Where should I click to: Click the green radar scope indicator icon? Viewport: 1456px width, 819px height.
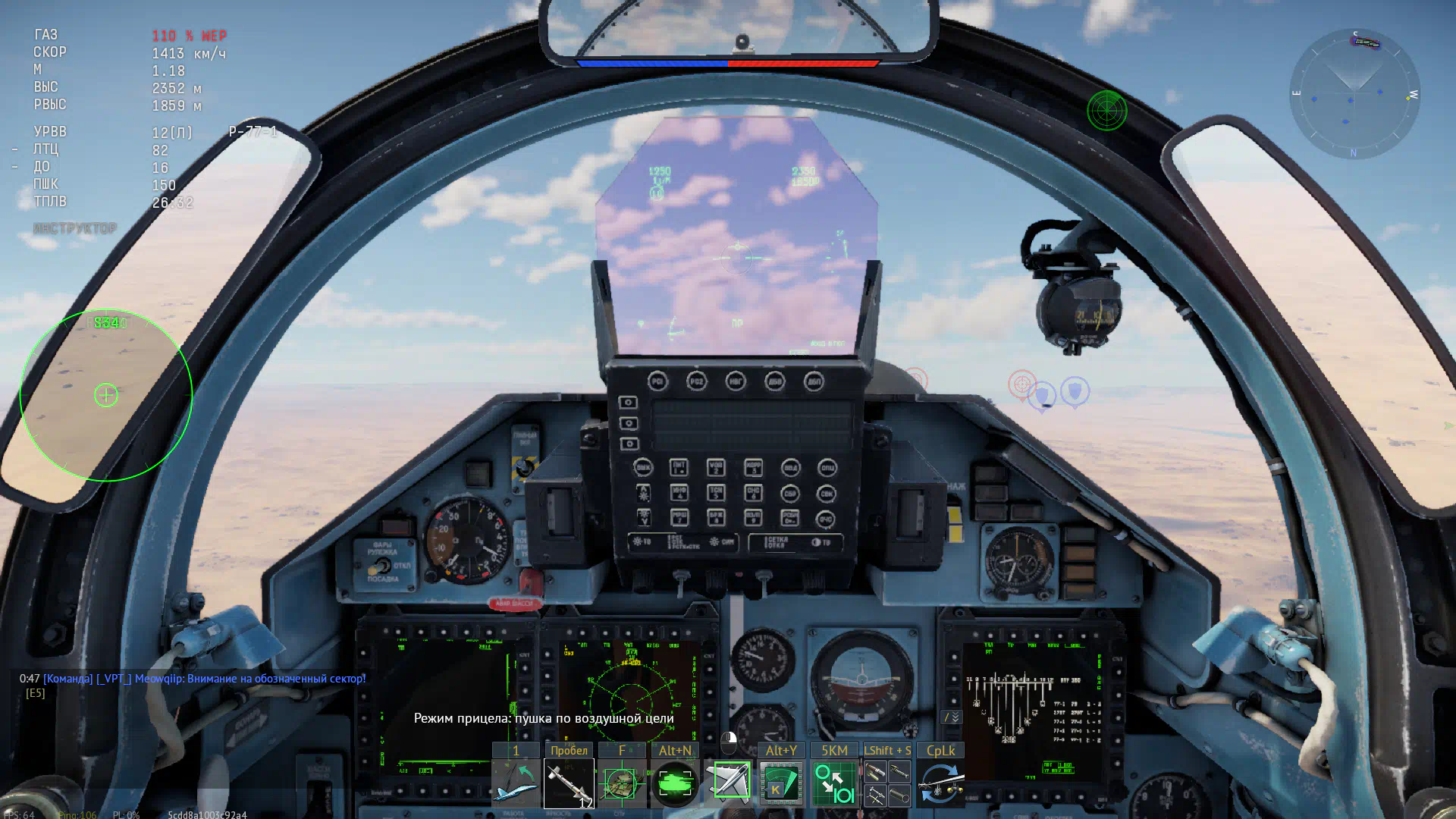pos(1106,111)
